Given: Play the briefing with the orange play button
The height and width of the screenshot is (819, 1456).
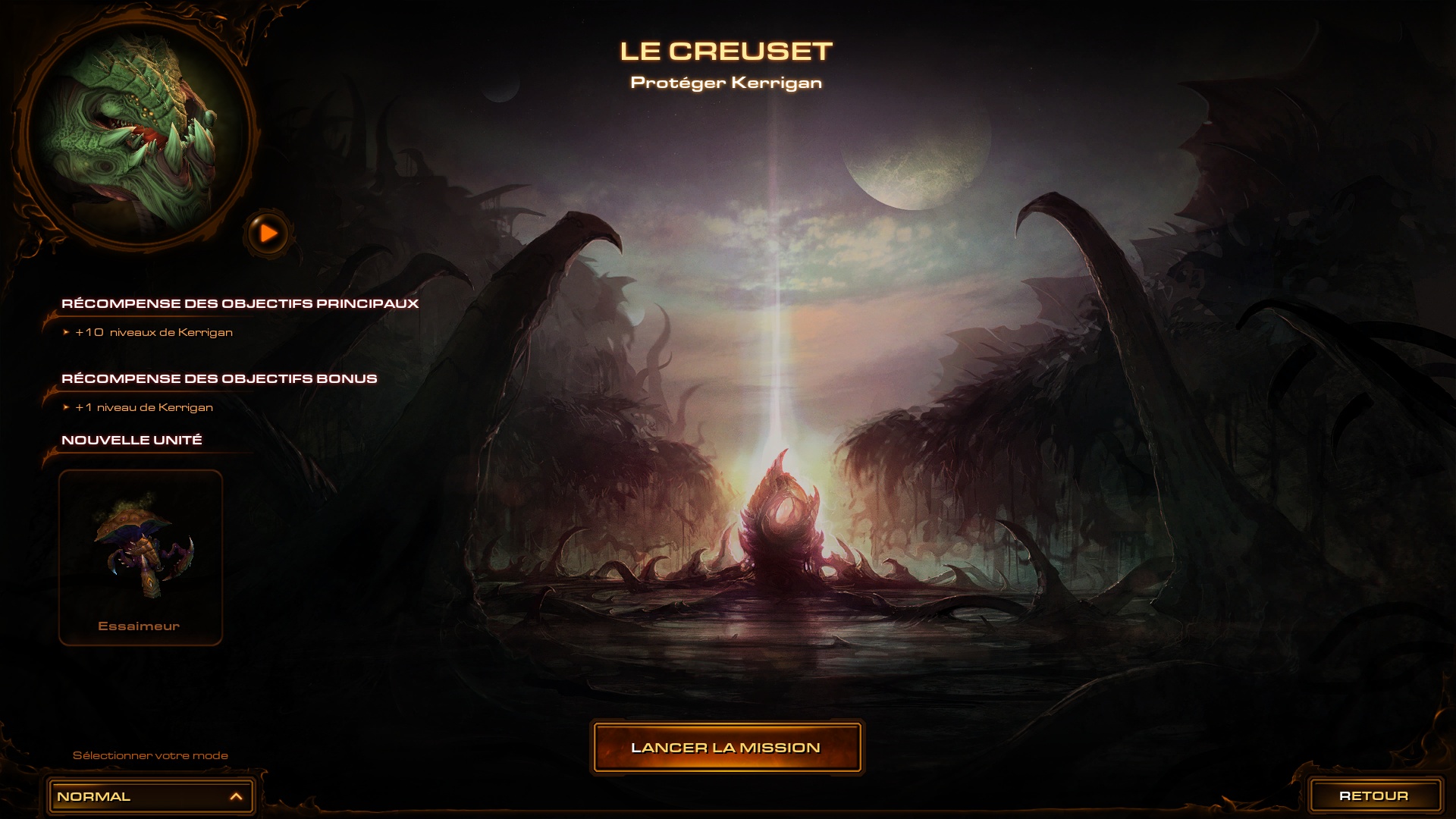Looking at the screenshot, I should [x=268, y=234].
